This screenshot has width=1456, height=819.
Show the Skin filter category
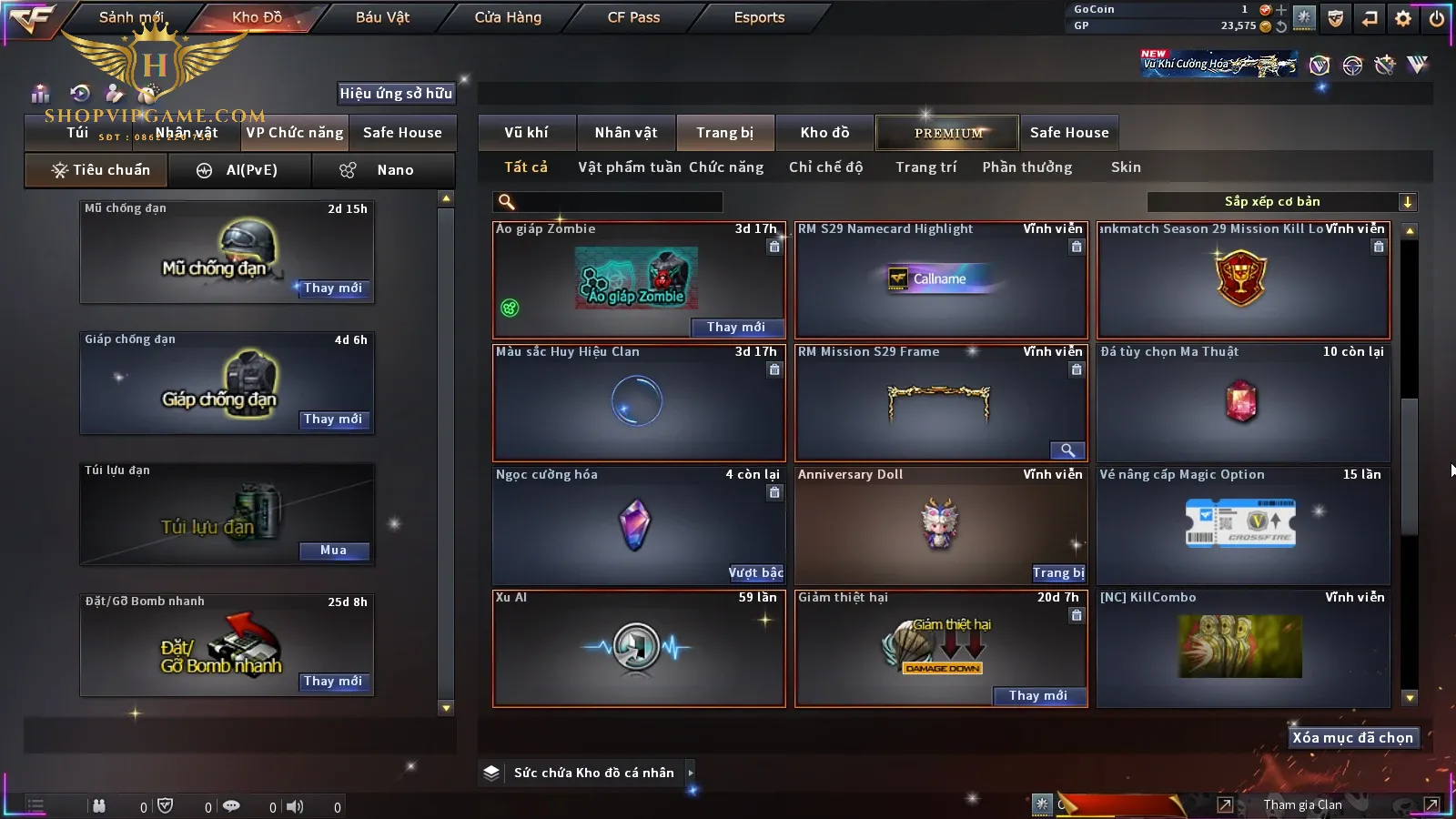pyautogui.click(x=1126, y=167)
